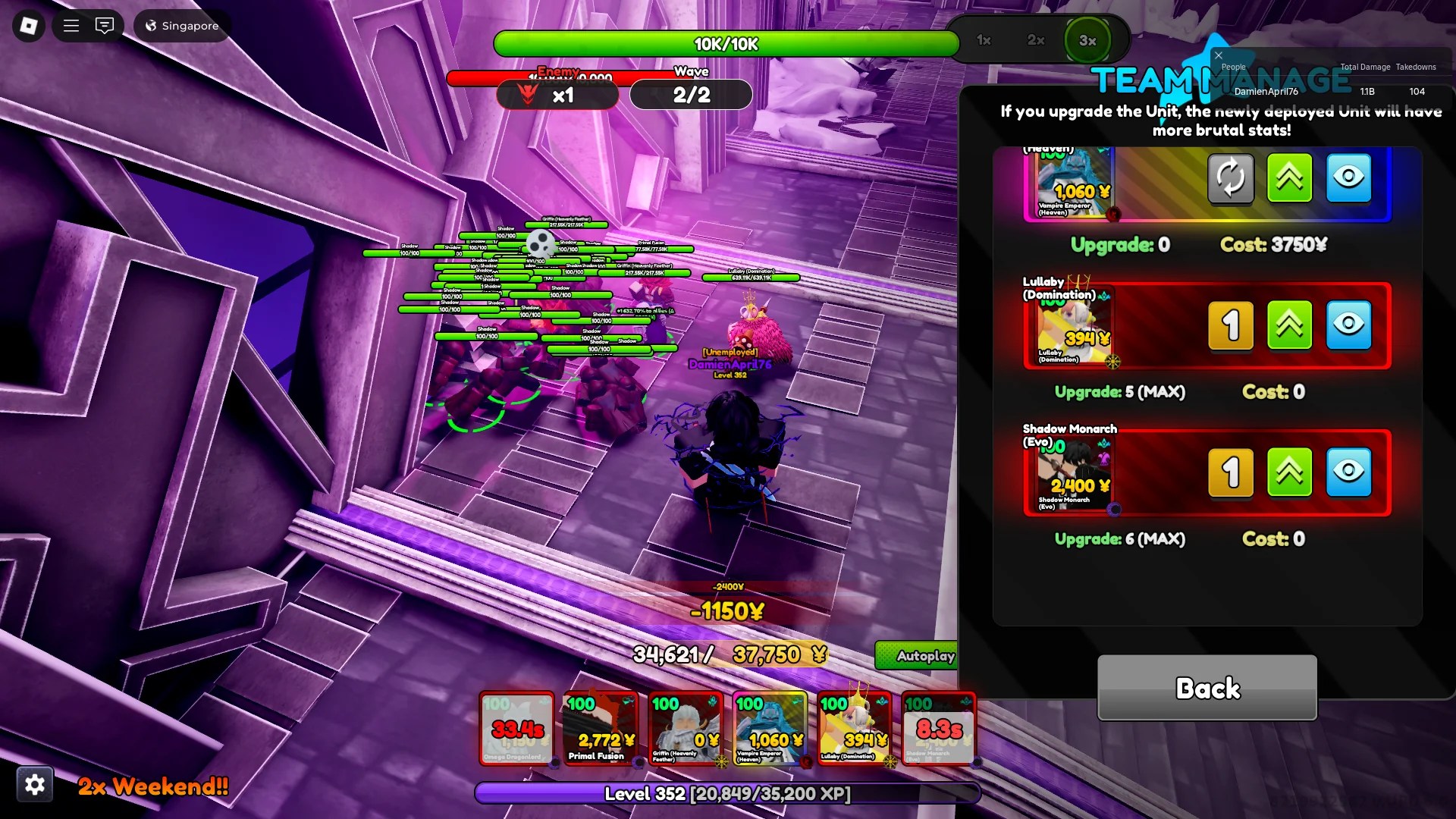Image resolution: width=1456 pixels, height=819 pixels.
Task: Click the Roblox logo icon
Action: coord(27,25)
